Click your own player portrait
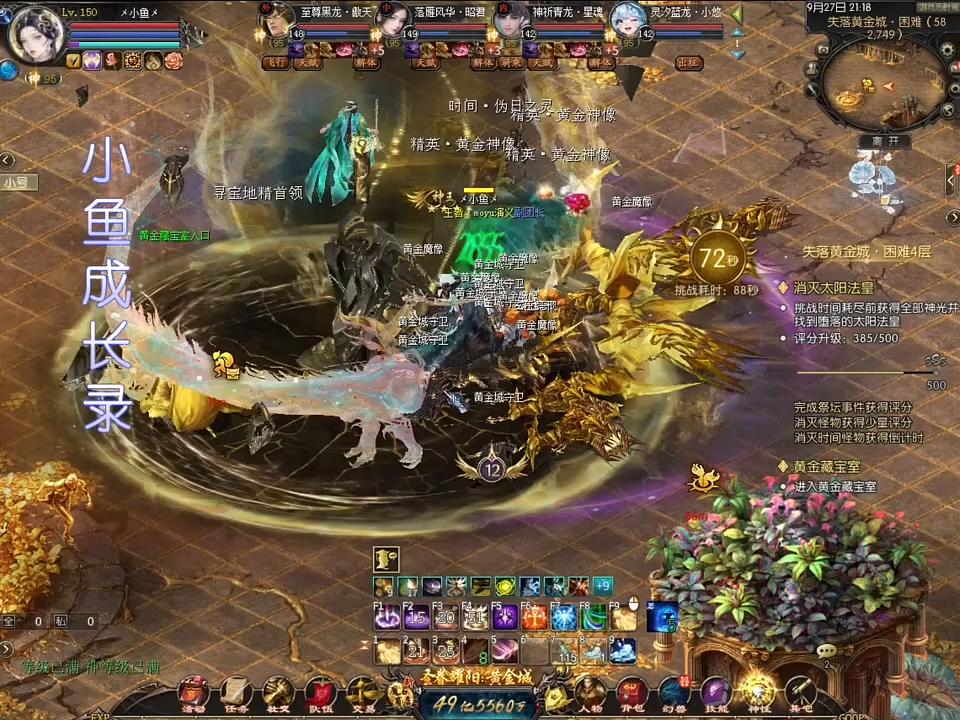This screenshot has width=960, height=720. (36, 34)
